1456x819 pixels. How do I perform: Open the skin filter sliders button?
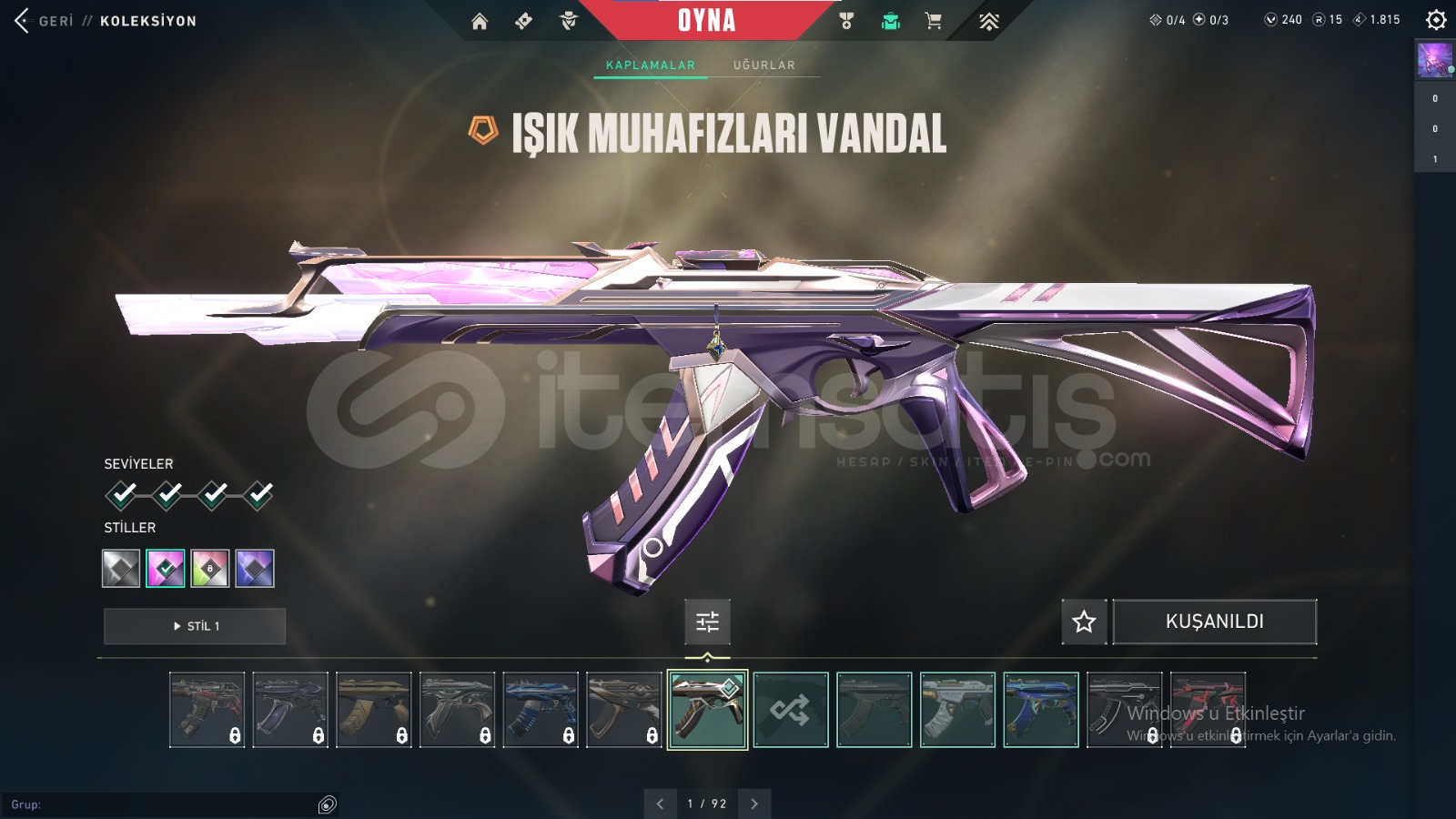(707, 622)
